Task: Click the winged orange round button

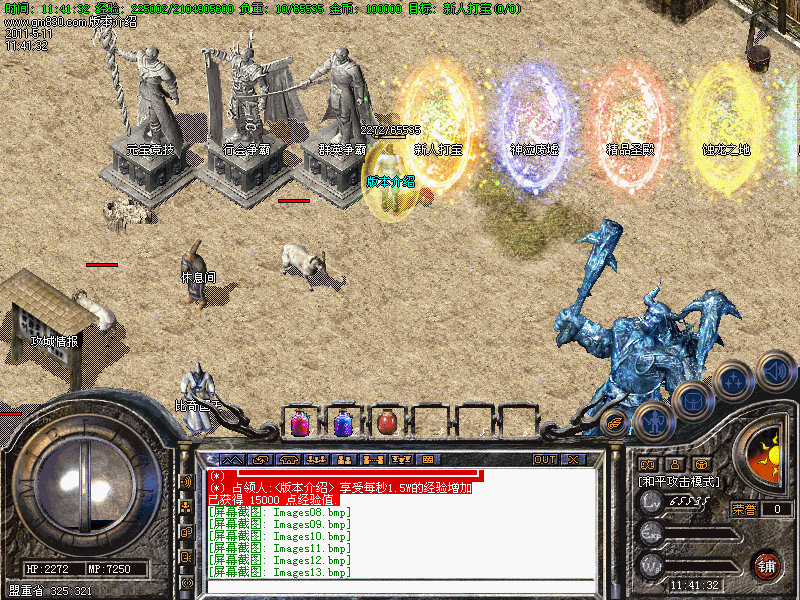Action: coord(616,421)
